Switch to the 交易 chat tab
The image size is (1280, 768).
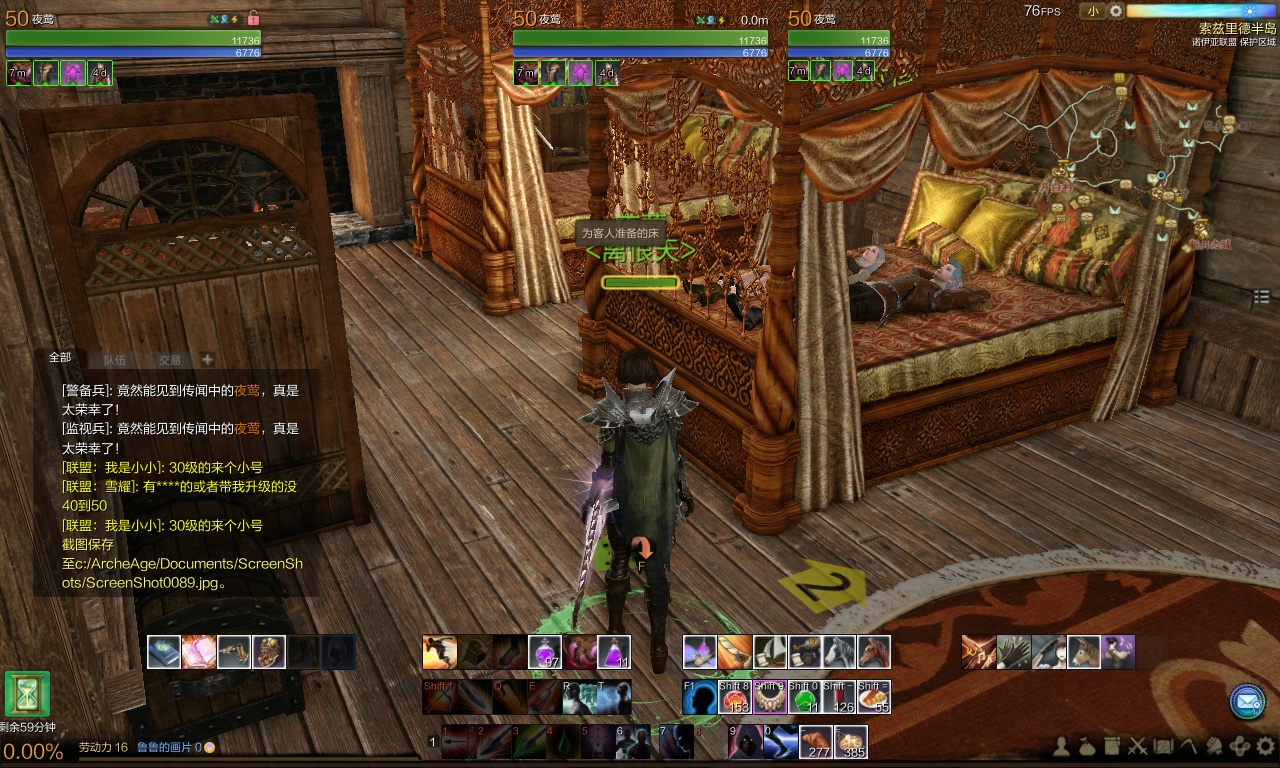(170, 360)
